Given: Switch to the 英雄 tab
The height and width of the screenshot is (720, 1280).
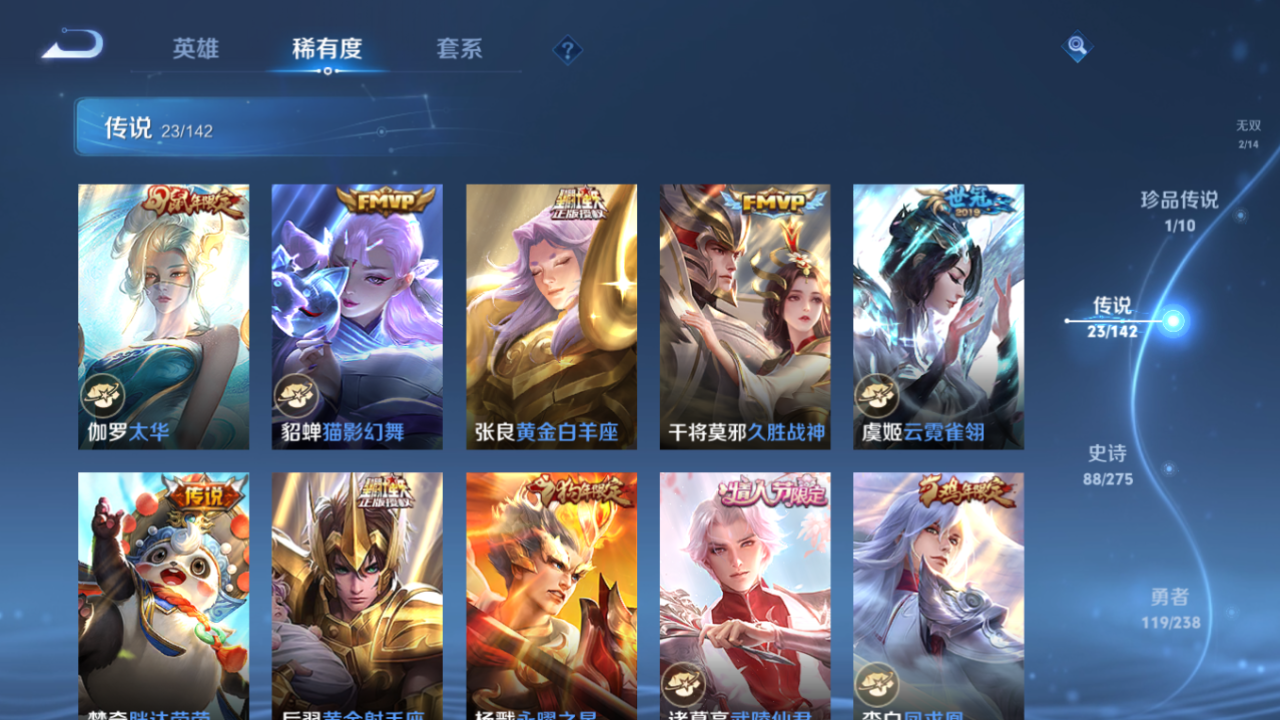Looking at the screenshot, I should (x=196, y=48).
